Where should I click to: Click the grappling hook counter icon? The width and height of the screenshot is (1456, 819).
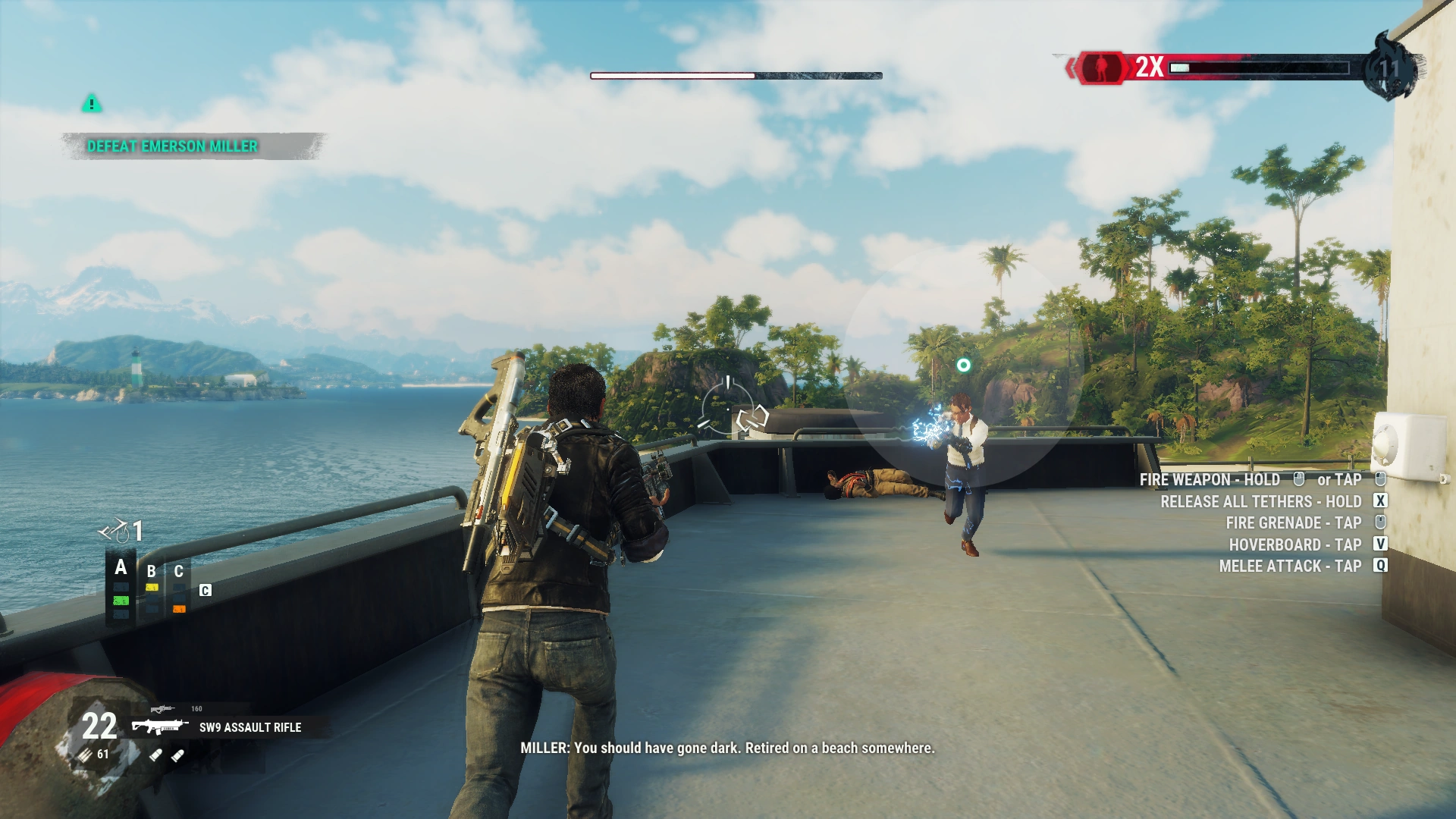pos(116,531)
